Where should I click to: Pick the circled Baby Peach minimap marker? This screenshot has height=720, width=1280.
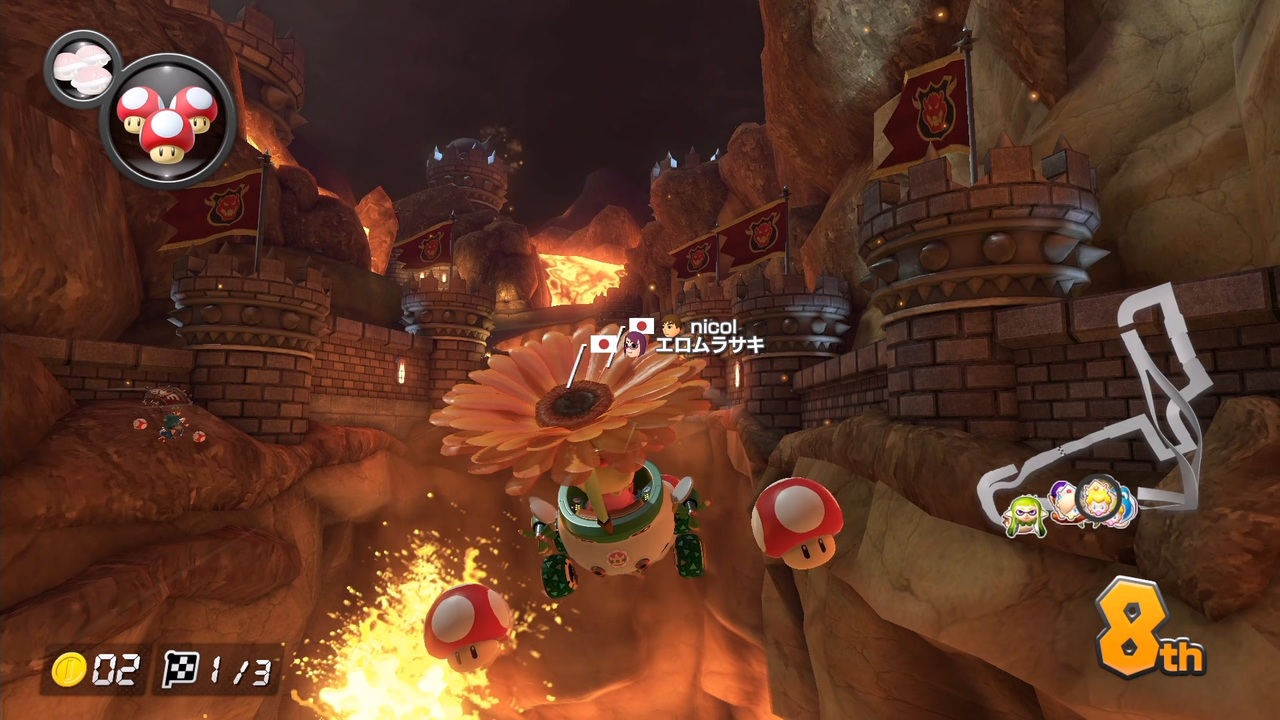[x=1098, y=497]
